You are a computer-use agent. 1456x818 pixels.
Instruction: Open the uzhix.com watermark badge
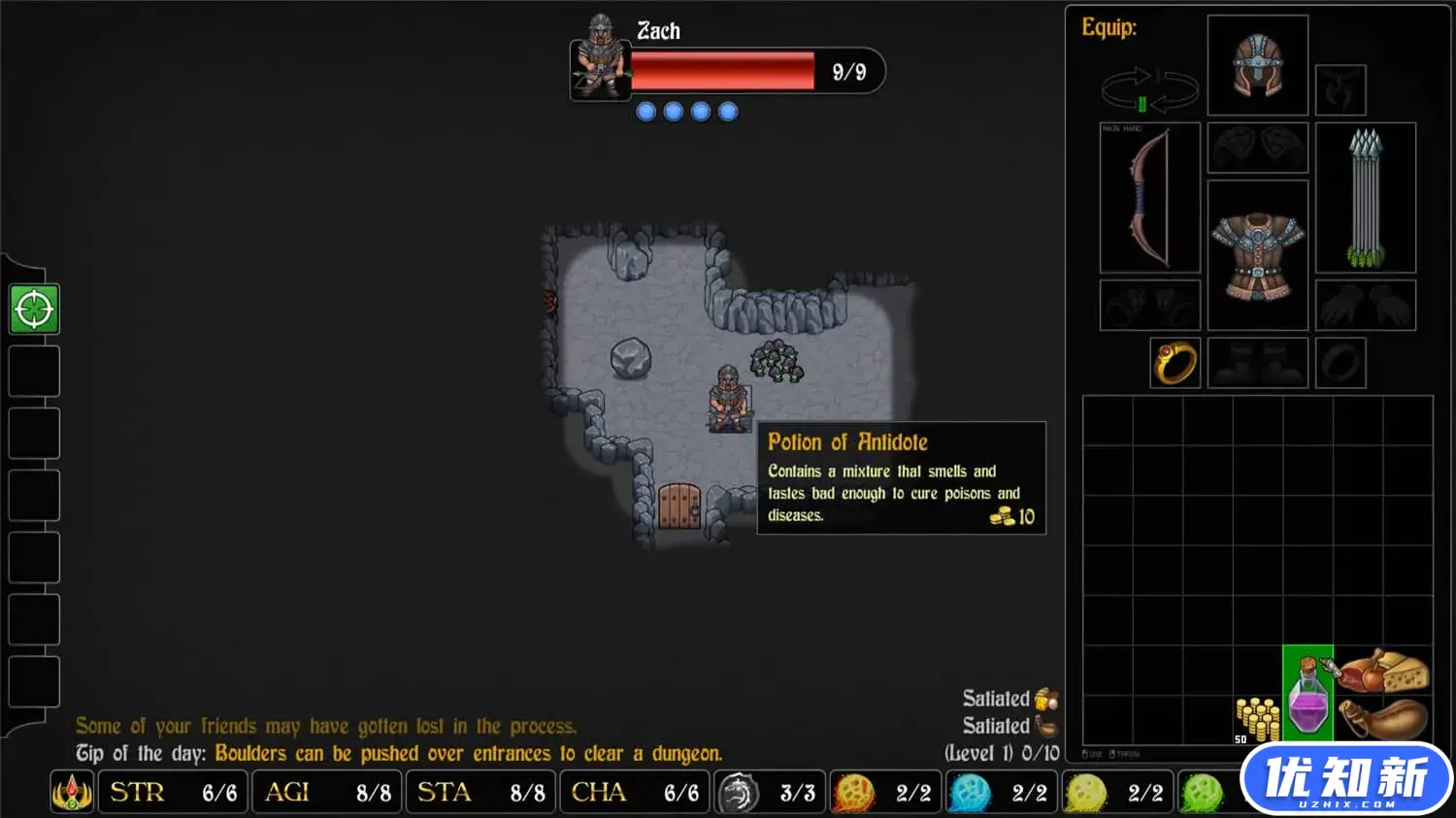pos(1346,779)
